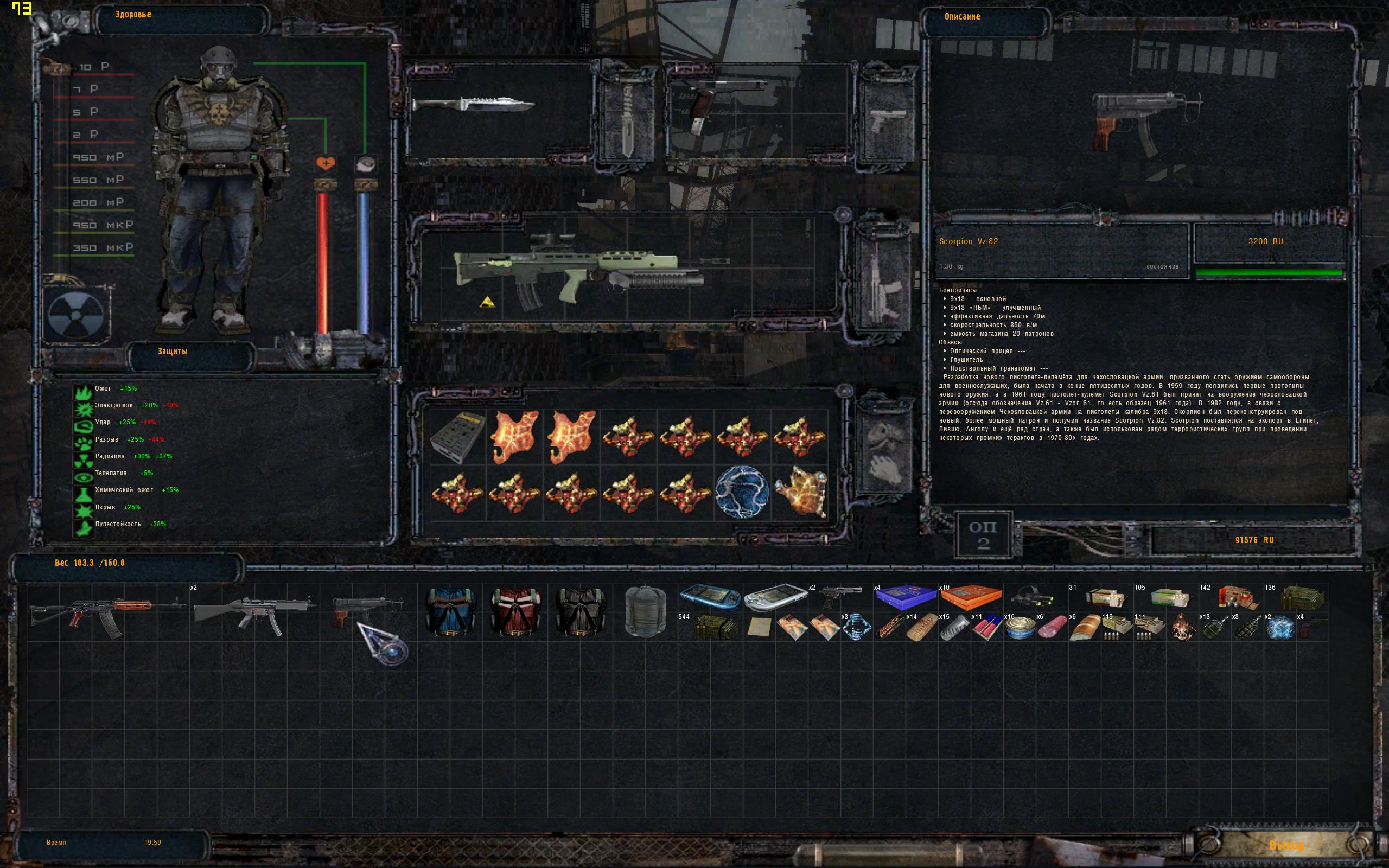Image resolution: width=1389 pixels, height=868 pixels.
Task: Pick the blue sphere artifact on the belt
Action: pyautogui.click(x=742, y=492)
